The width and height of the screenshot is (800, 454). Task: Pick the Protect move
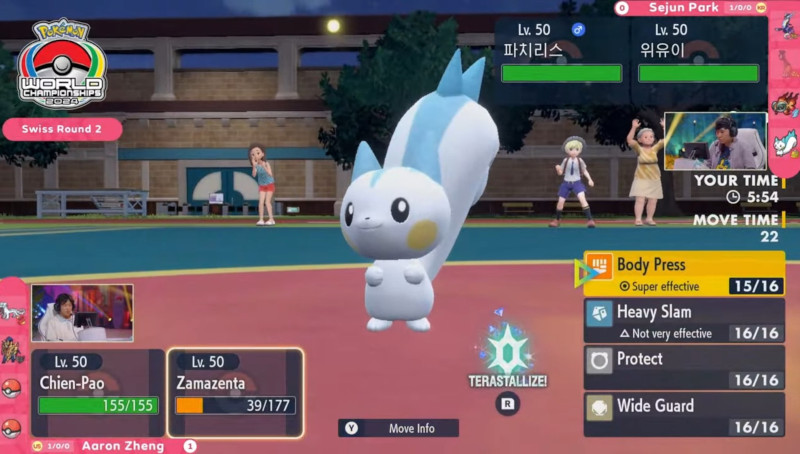click(684, 368)
